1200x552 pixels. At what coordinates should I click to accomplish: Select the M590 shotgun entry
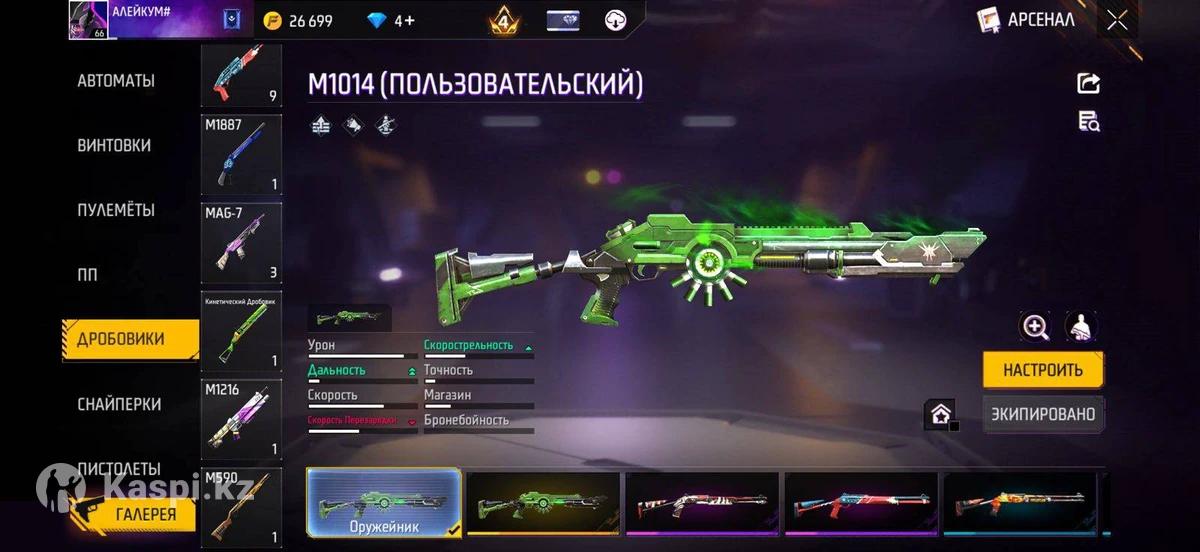[241, 507]
